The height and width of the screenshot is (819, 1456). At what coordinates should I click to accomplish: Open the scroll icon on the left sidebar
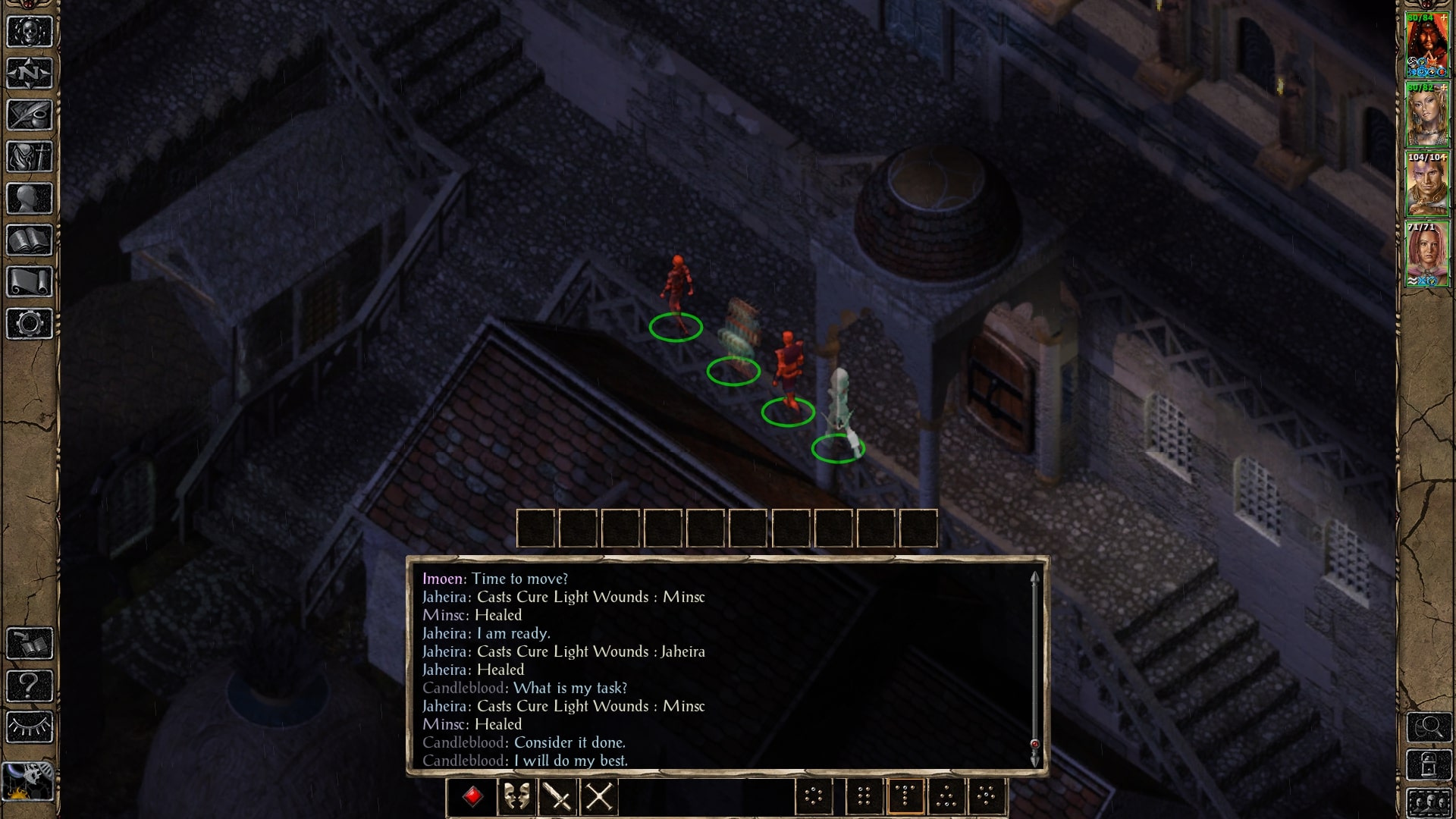[x=28, y=281]
